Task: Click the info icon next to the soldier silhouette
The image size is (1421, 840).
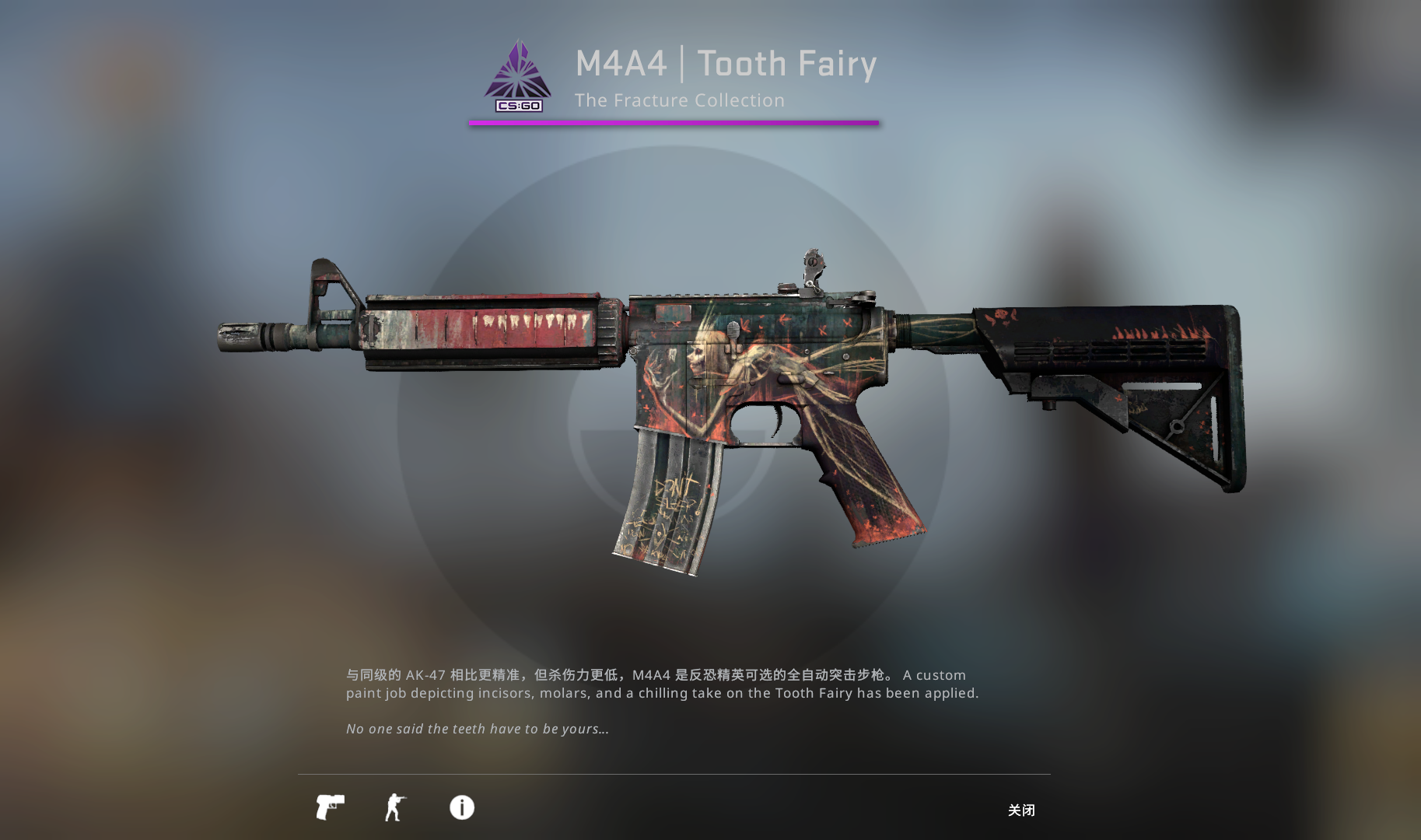Action: [461, 808]
